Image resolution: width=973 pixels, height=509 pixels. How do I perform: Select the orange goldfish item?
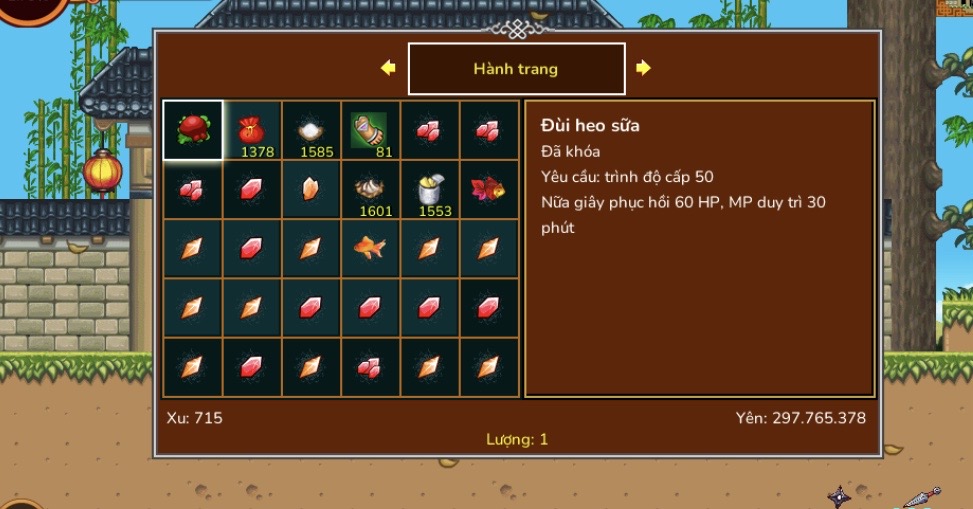370,248
